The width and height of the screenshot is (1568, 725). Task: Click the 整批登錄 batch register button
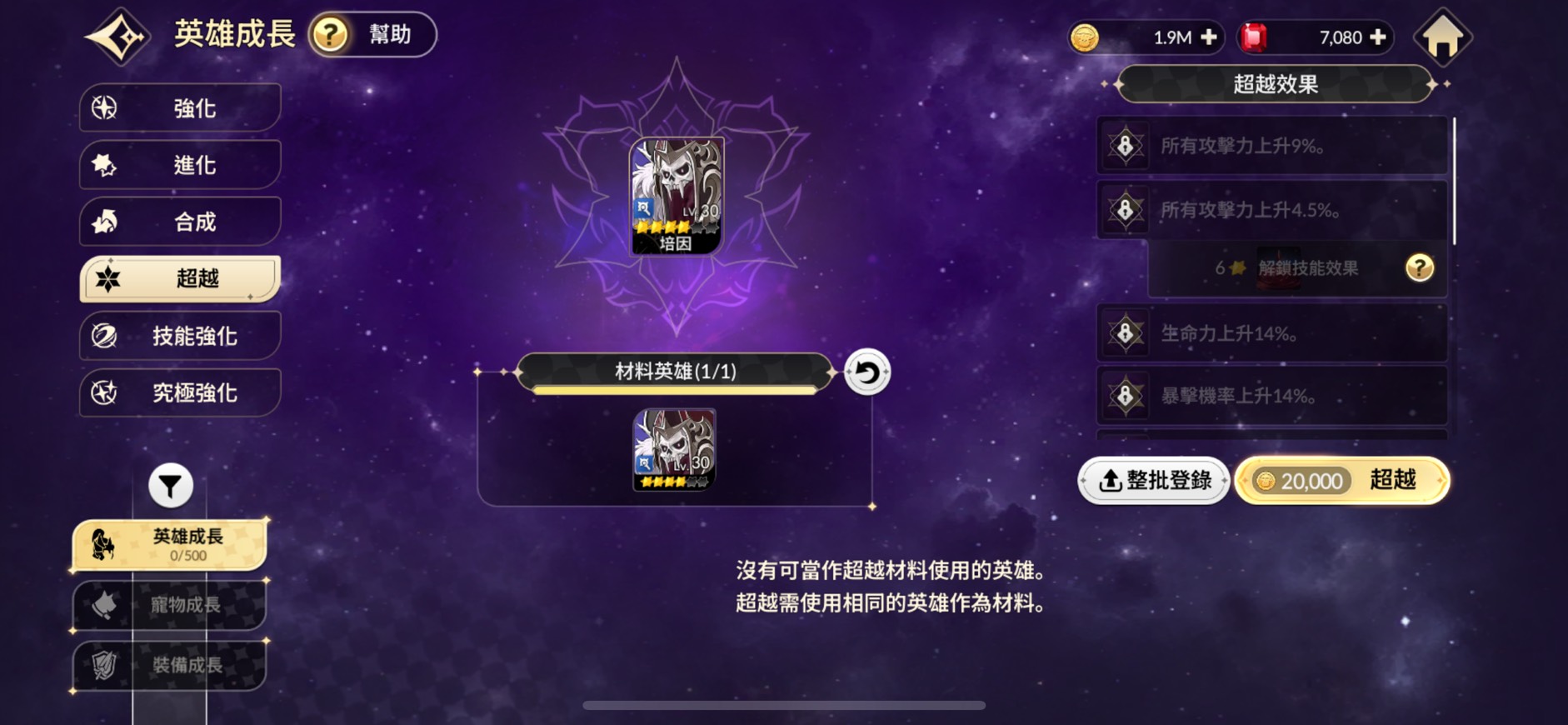[1154, 481]
